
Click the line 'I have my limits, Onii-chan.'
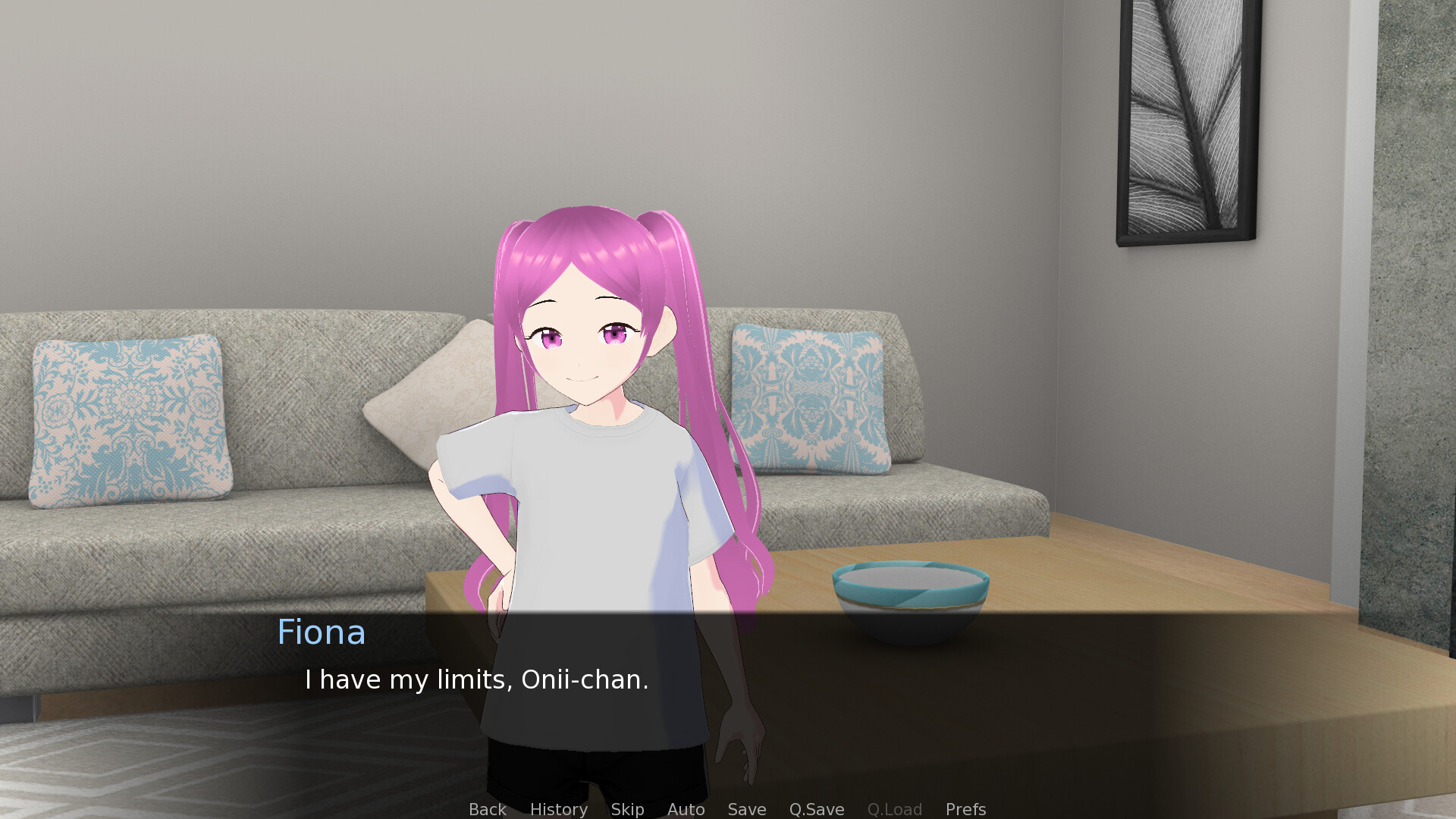click(477, 679)
